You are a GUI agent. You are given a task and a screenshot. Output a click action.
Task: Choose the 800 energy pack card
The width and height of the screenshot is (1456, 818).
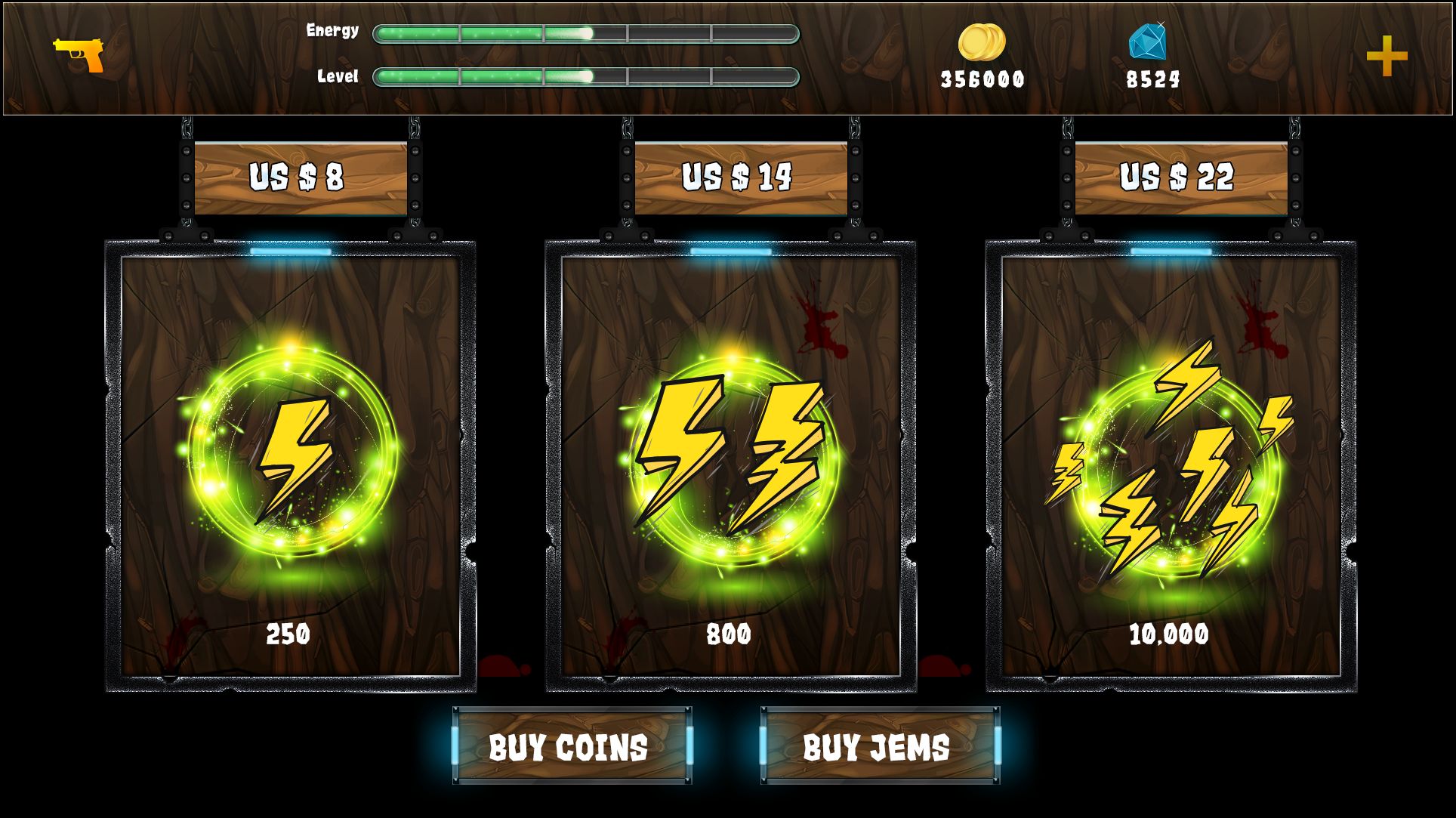tap(730, 465)
